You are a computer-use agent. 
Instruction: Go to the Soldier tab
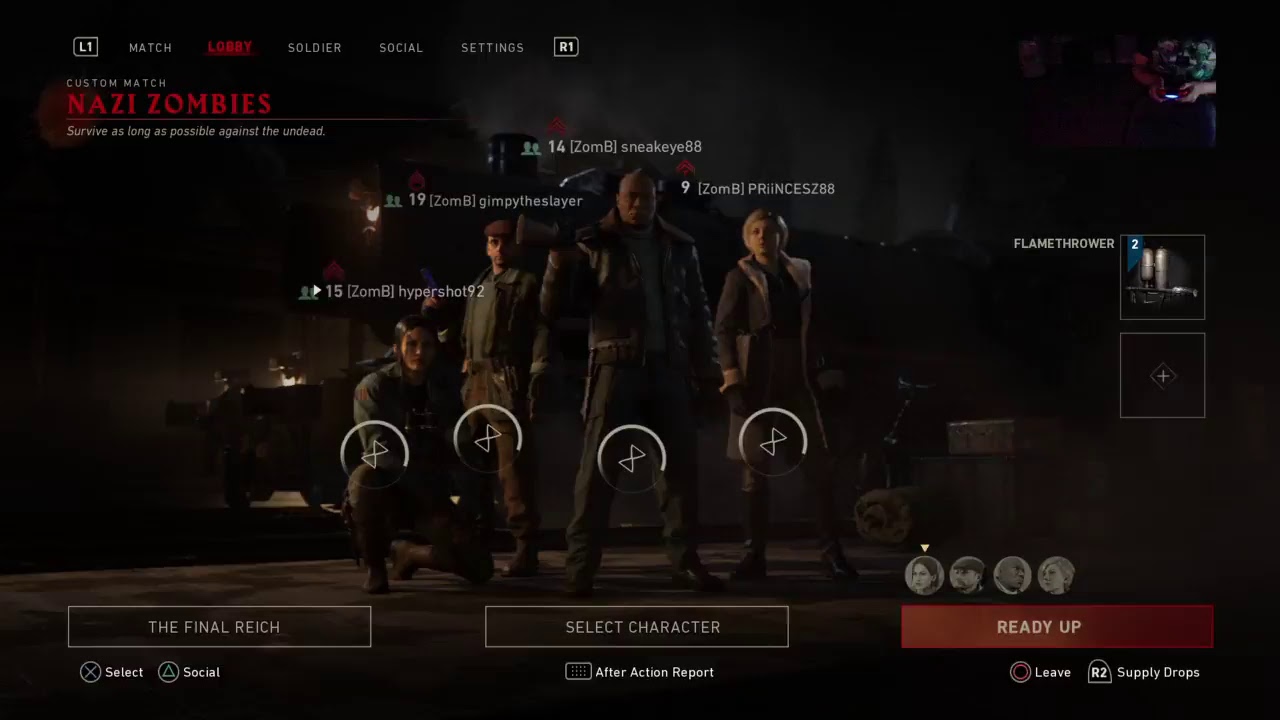point(314,48)
